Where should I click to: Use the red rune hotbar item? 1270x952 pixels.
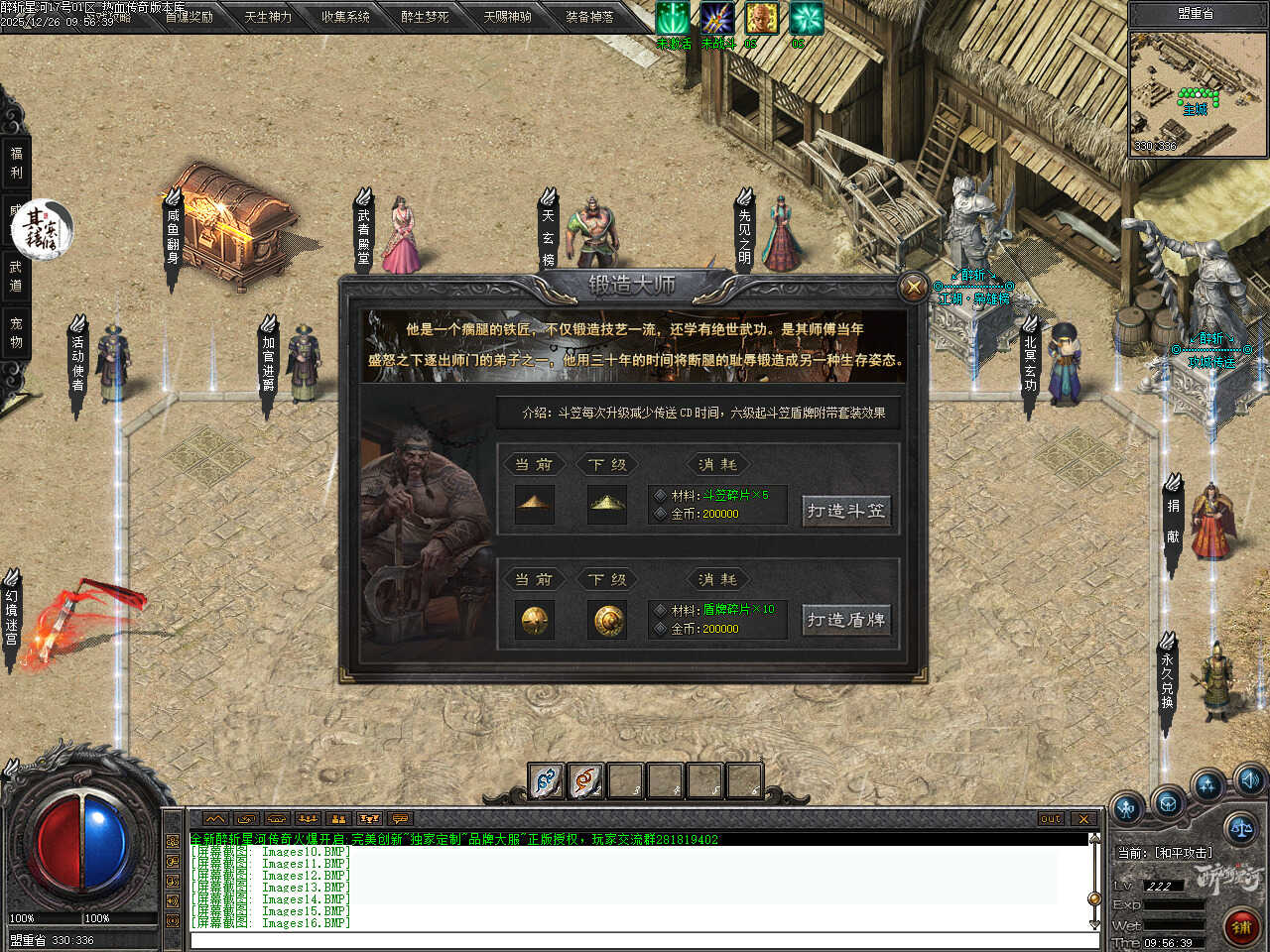(x=585, y=781)
